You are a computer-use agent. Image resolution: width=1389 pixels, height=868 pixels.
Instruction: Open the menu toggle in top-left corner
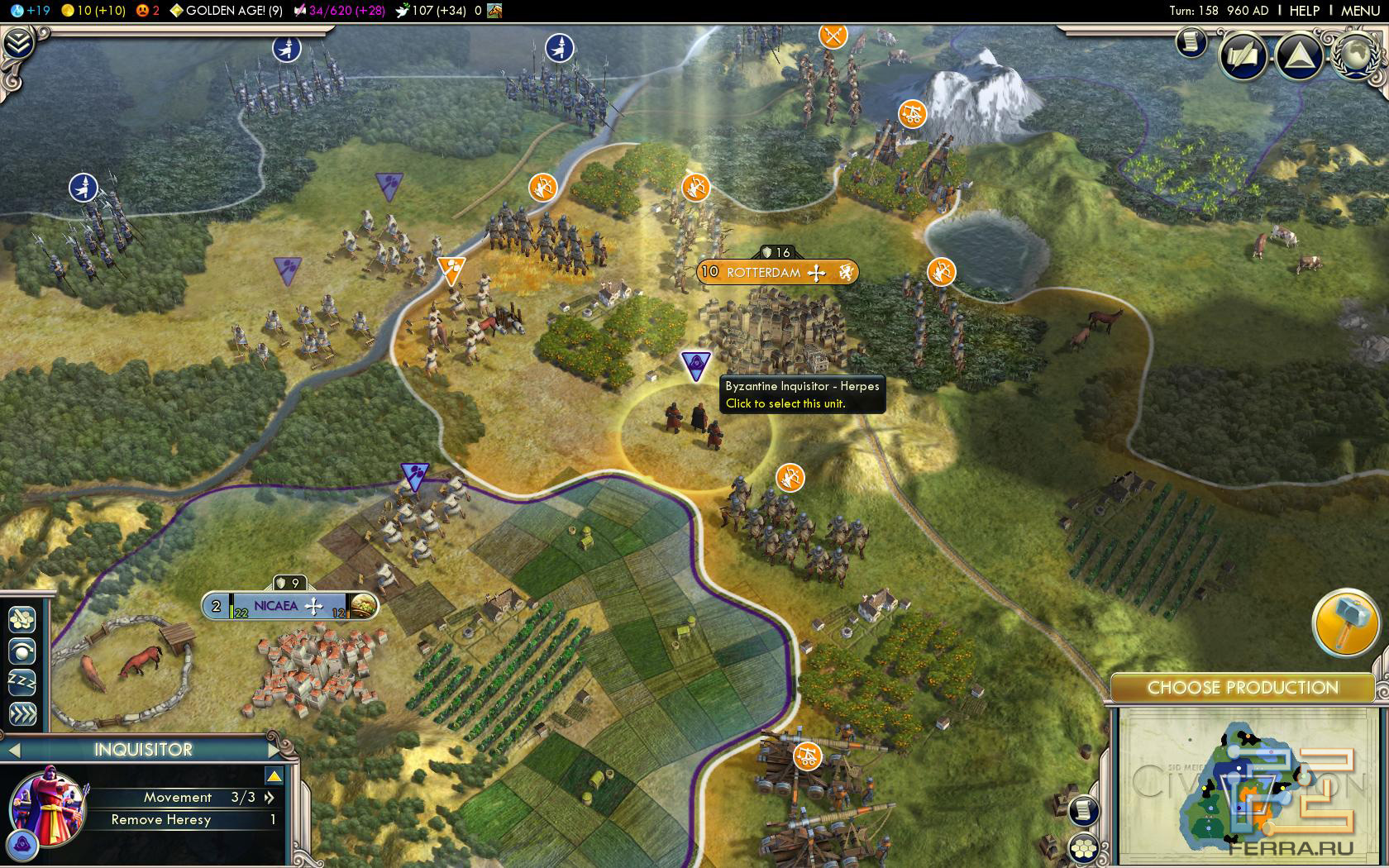(x=17, y=43)
